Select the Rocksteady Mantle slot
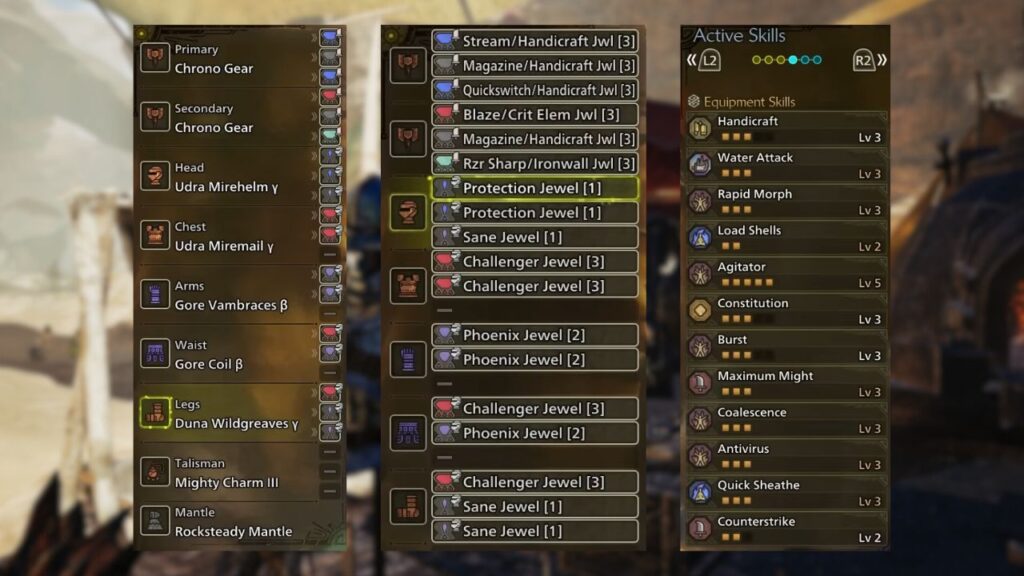This screenshot has height=576, width=1024. pyautogui.click(x=230, y=522)
